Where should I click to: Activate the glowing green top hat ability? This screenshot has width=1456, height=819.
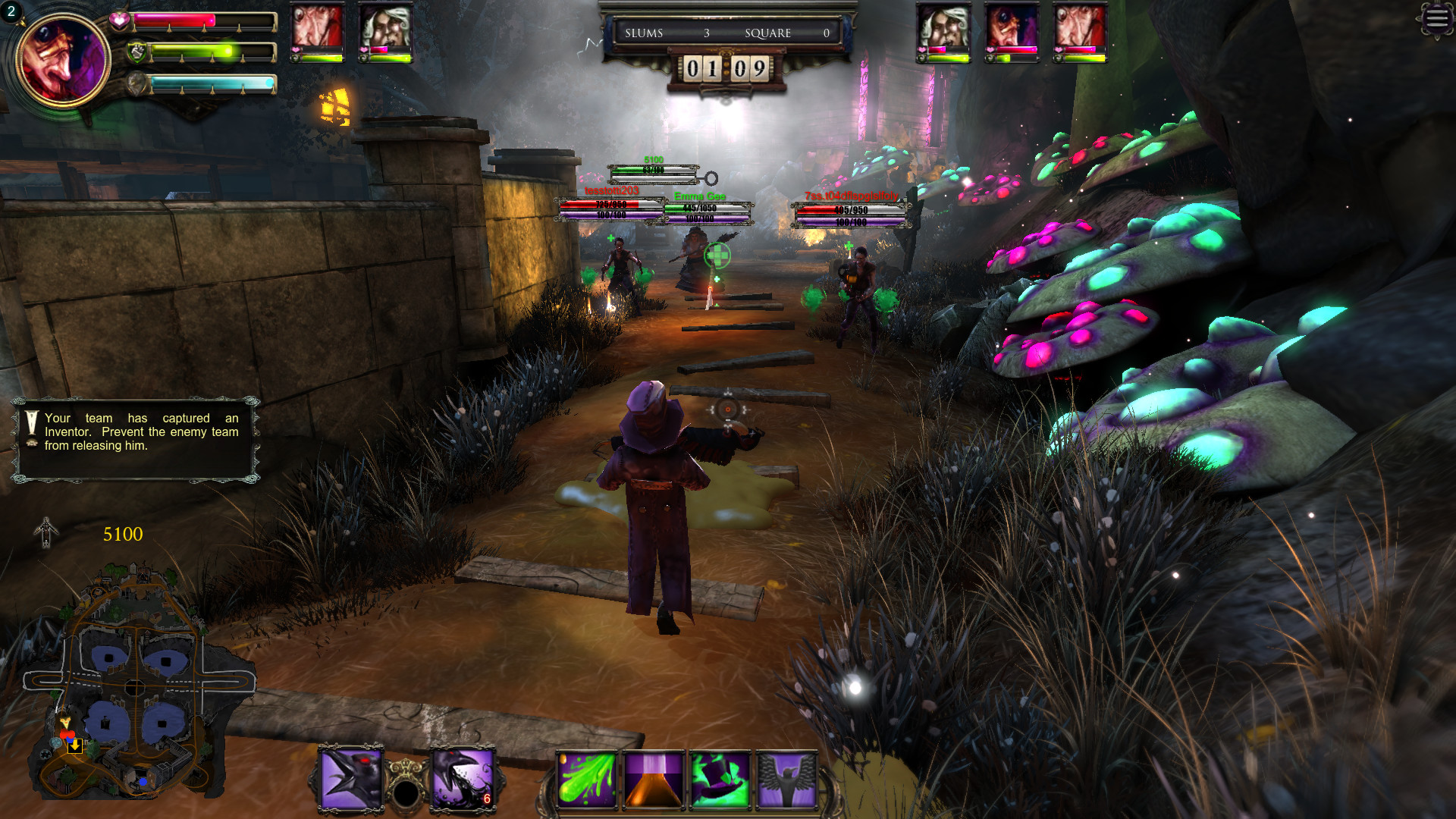[720, 781]
